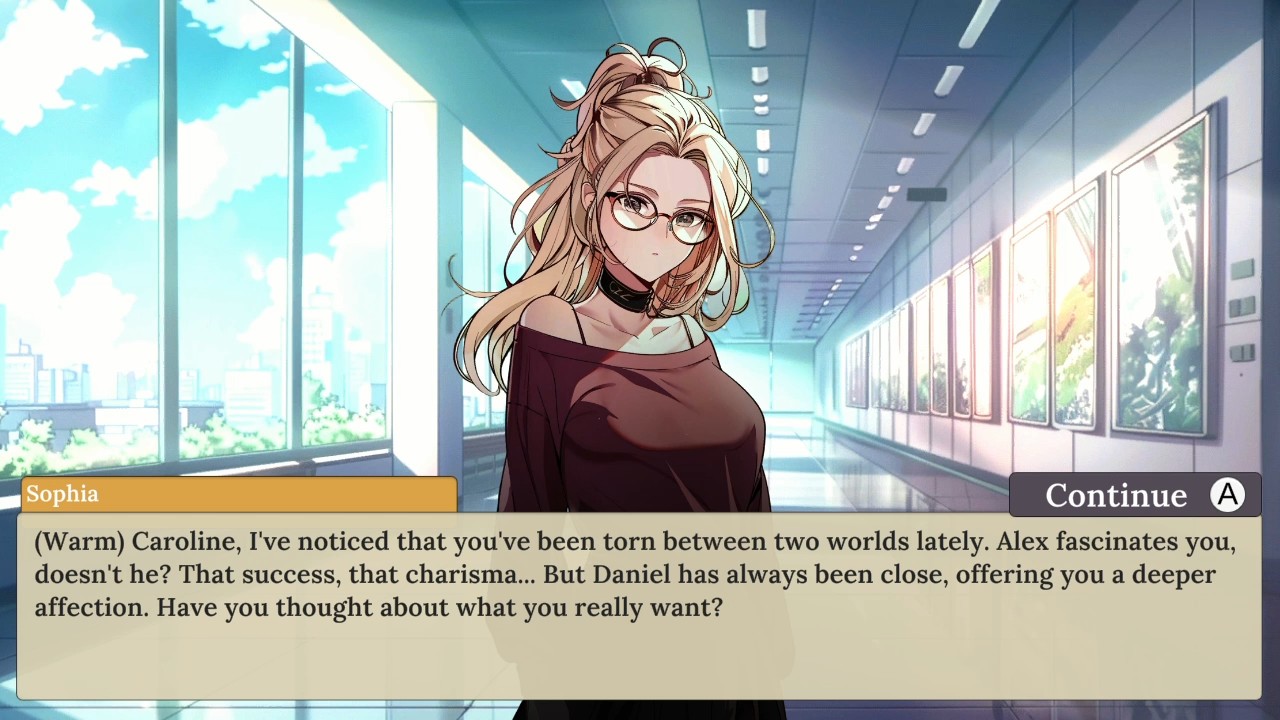This screenshot has width=1280, height=720.
Task: Click the orange Sophia nameplate bar
Action: click(238, 494)
